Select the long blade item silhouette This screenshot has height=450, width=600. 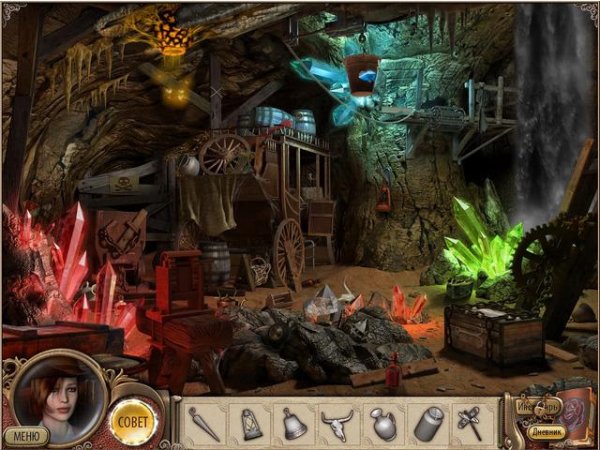(x=204, y=423)
